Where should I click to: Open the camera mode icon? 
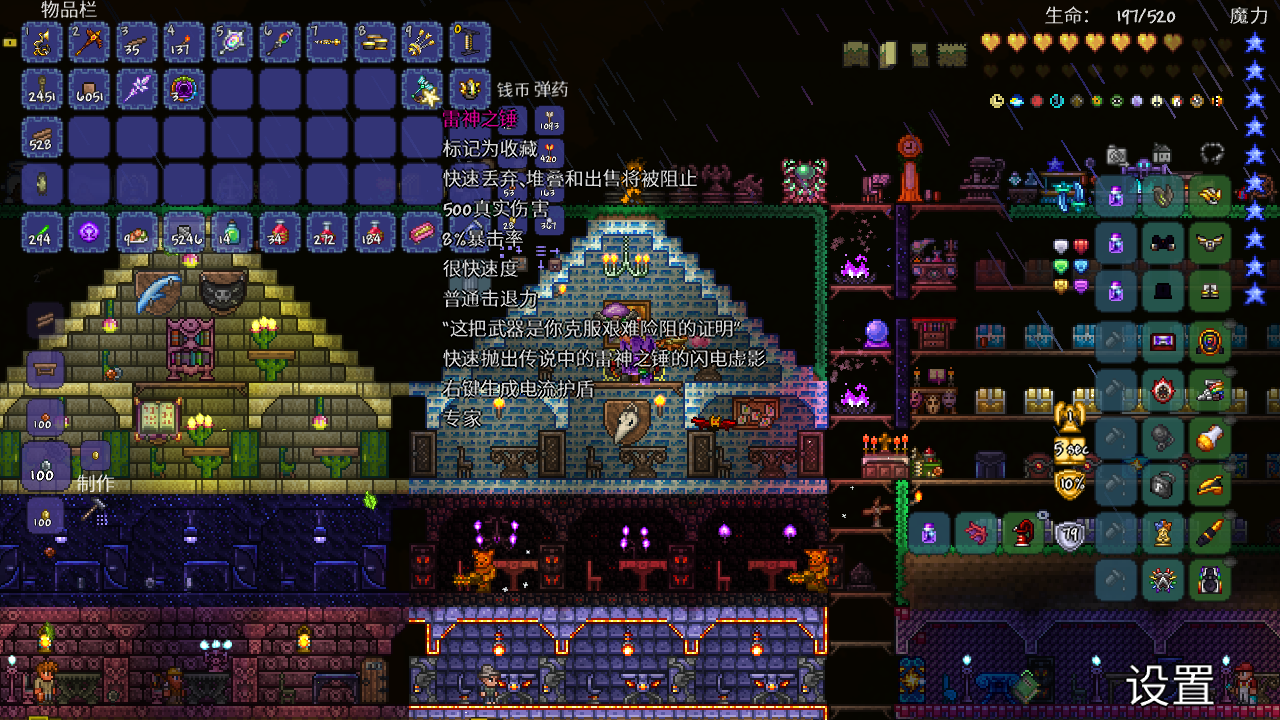click(x=1117, y=155)
